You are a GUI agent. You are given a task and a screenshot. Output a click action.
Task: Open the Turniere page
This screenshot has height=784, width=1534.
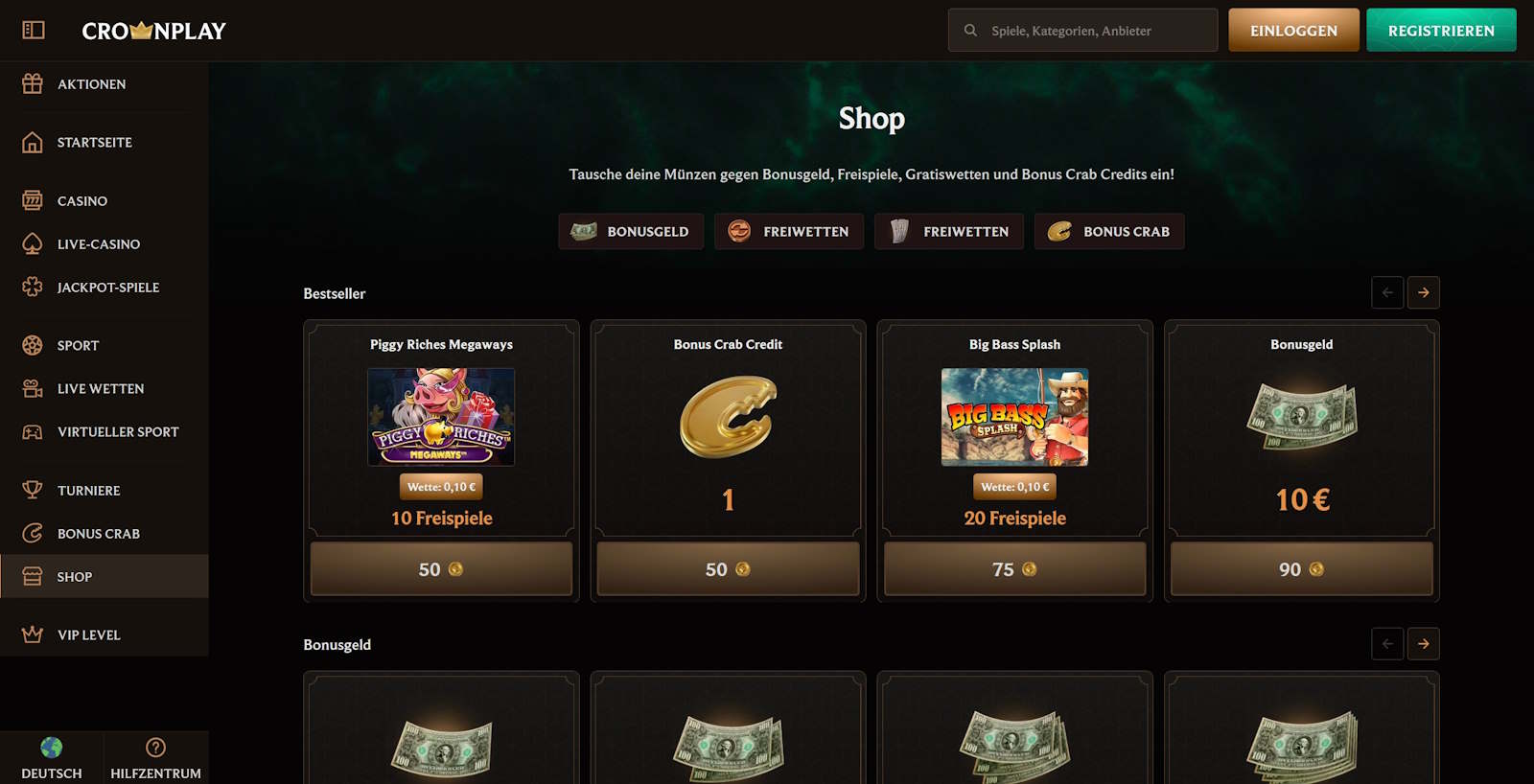(x=88, y=491)
